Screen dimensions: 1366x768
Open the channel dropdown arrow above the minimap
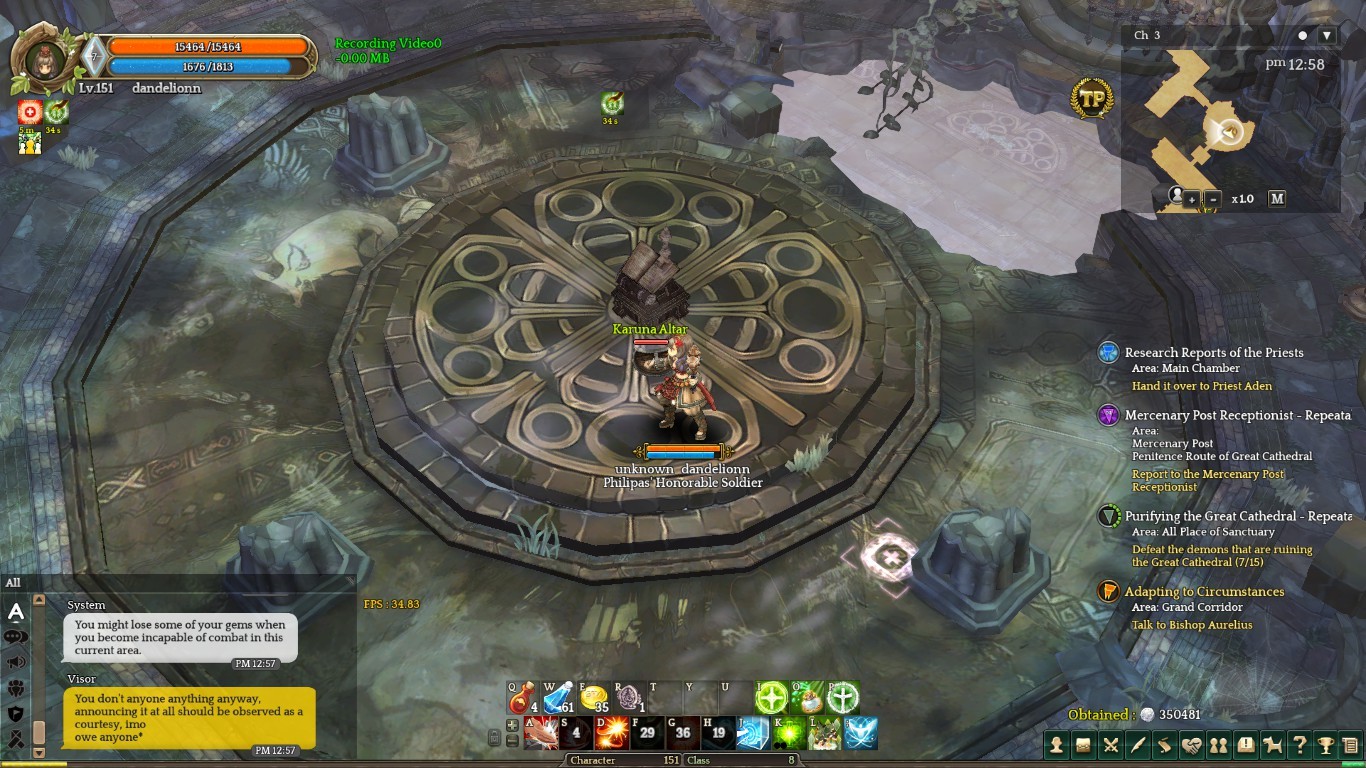(x=1327, y=35)
